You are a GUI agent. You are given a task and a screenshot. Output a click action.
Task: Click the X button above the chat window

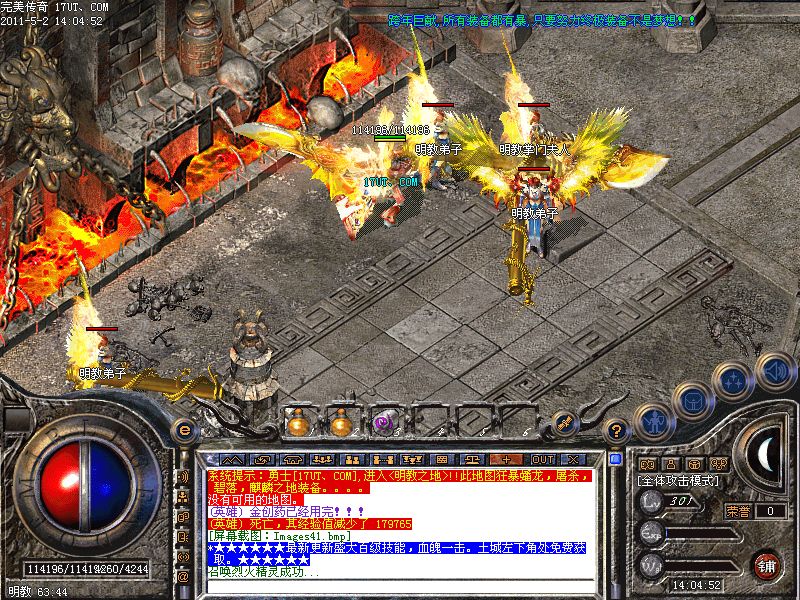(575, 459)
